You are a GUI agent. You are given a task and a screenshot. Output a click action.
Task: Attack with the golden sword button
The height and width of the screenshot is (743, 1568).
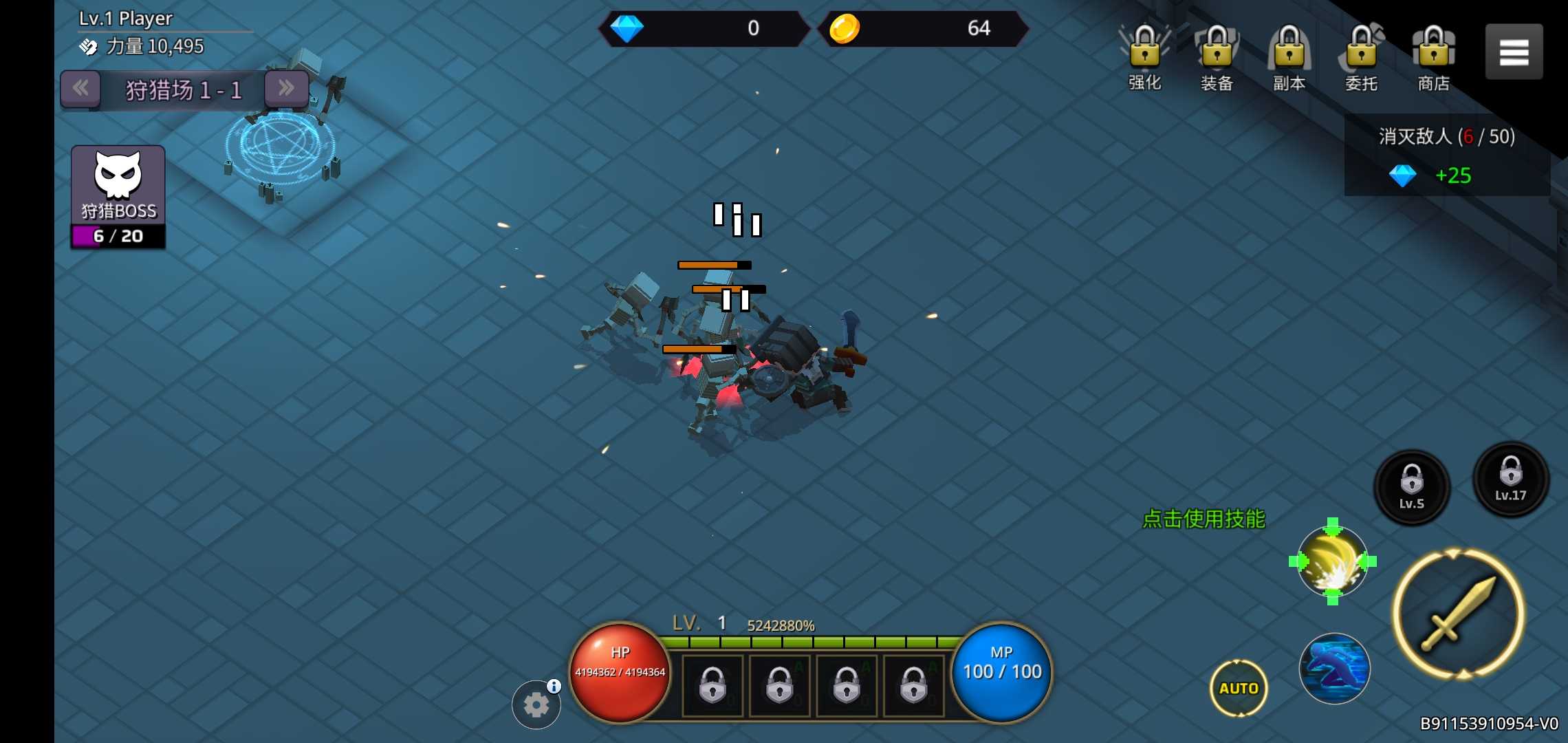tap(1459, 614)
